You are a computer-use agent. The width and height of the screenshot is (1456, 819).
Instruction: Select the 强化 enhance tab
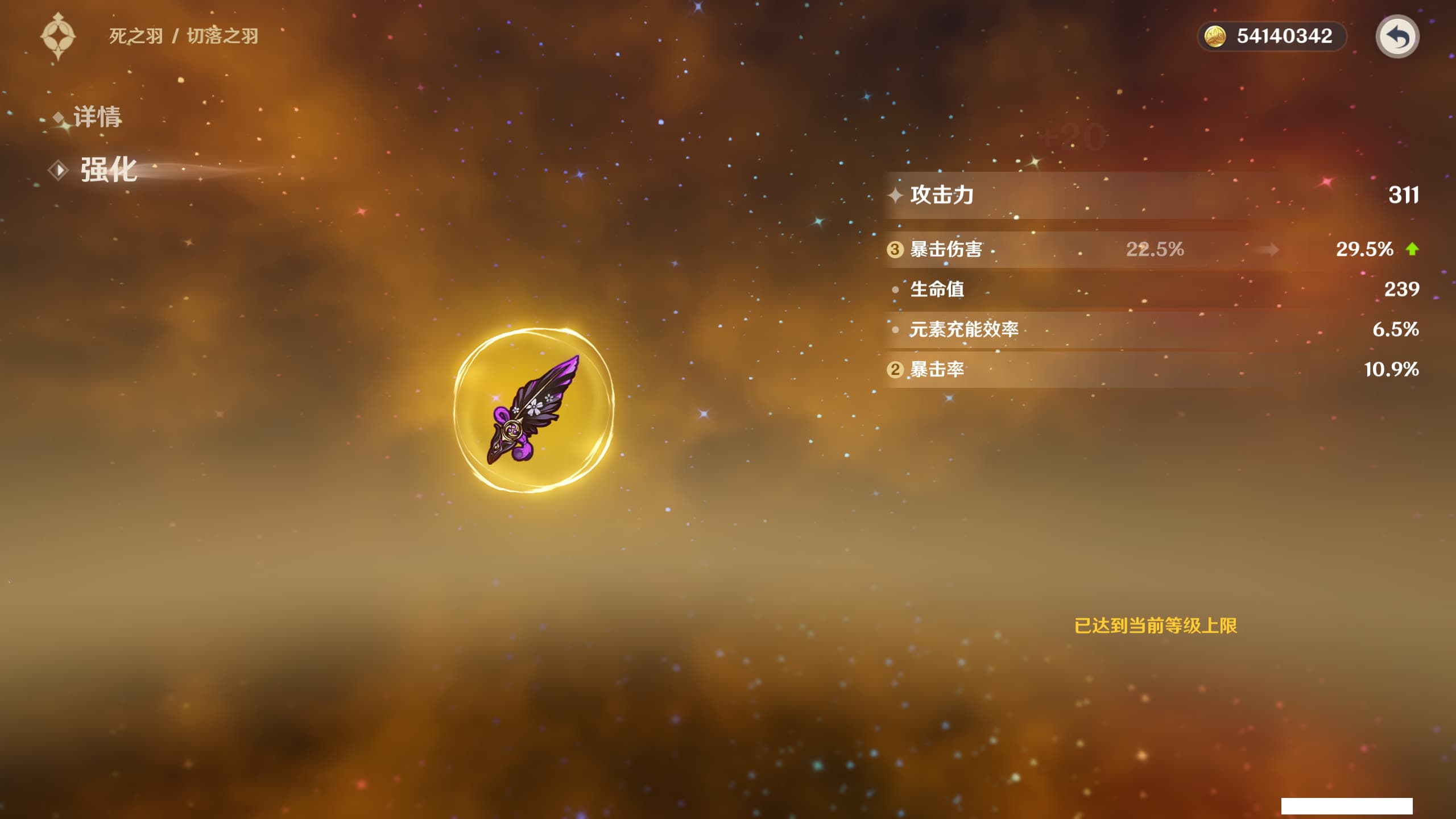(107, 169)
